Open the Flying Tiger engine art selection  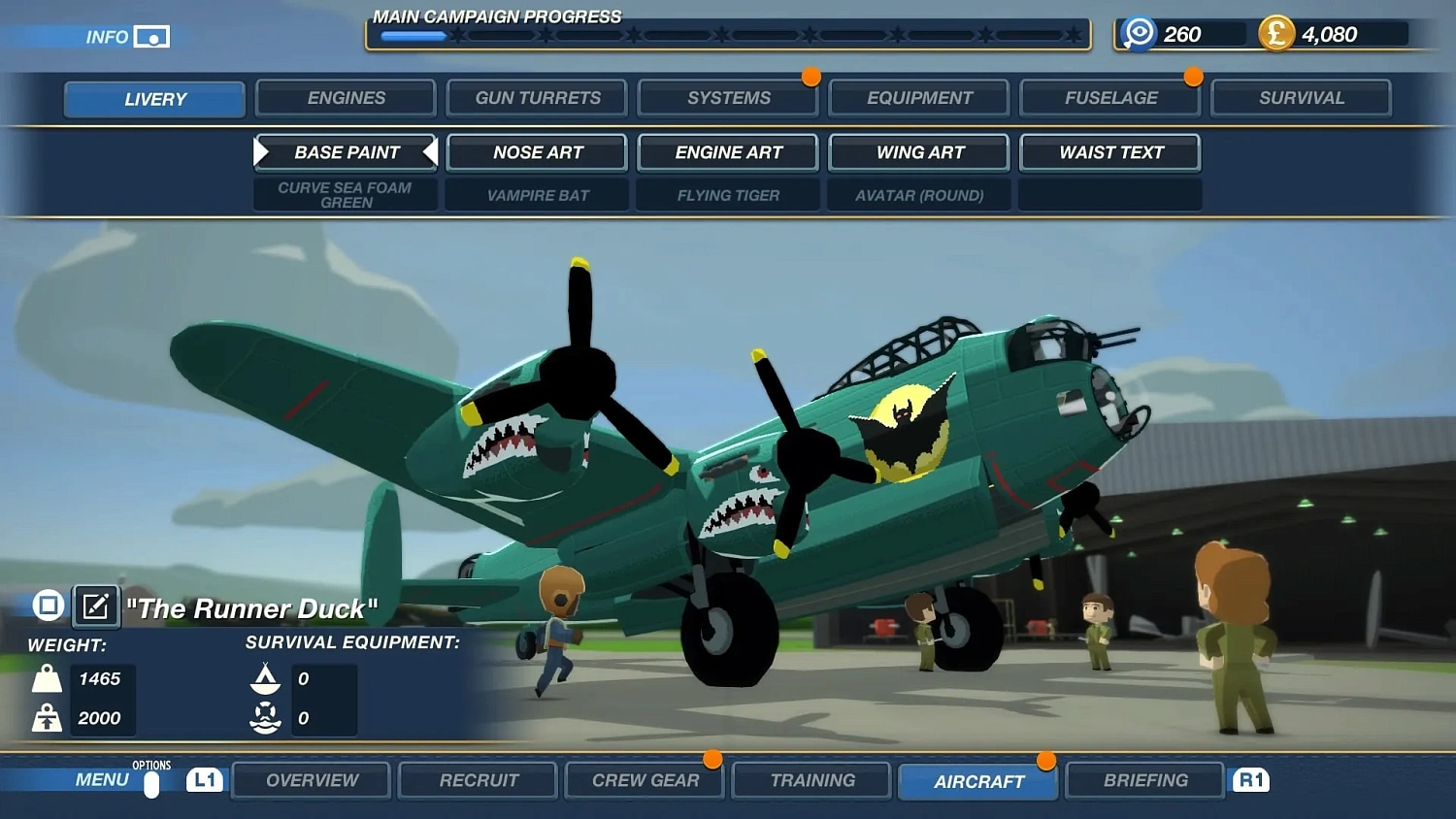727,195
